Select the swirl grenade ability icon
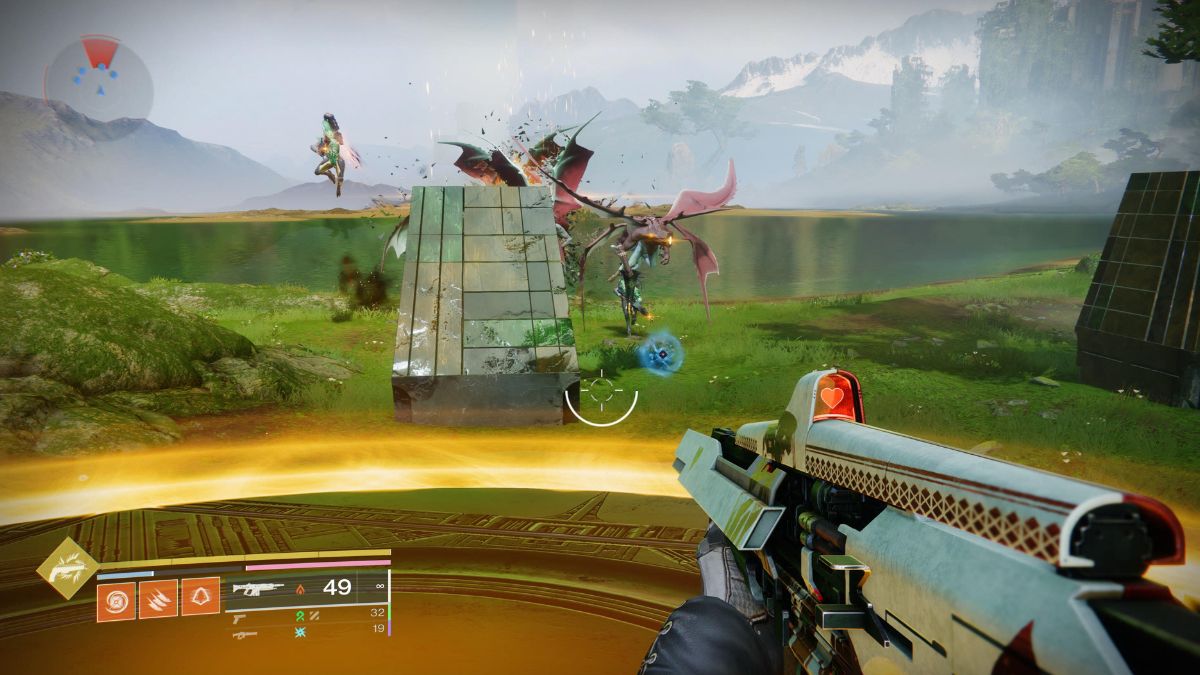Image resolution: width=1200 pixels, height=675 pixels. click(x=116, y=600)
